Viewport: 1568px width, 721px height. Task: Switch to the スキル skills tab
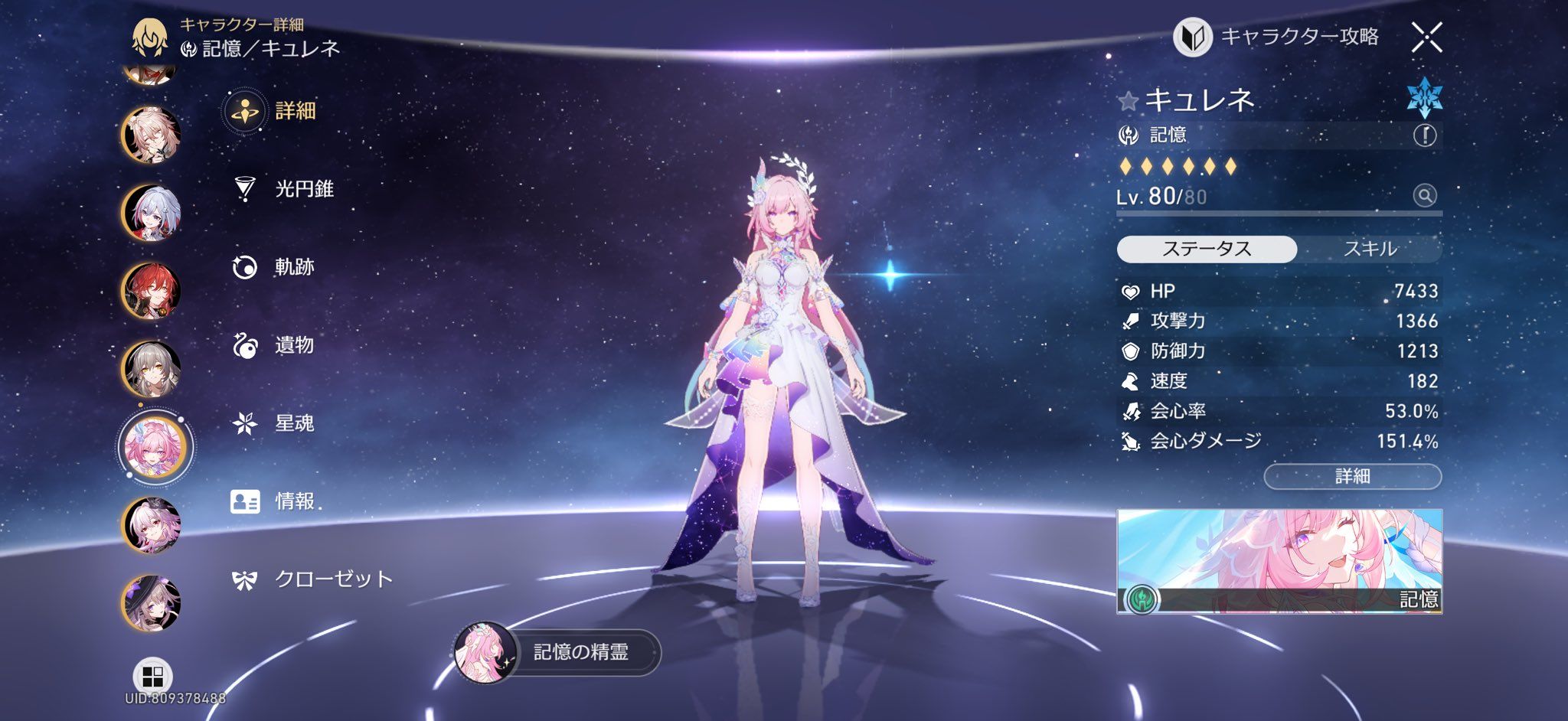[x=1370, y=249]
